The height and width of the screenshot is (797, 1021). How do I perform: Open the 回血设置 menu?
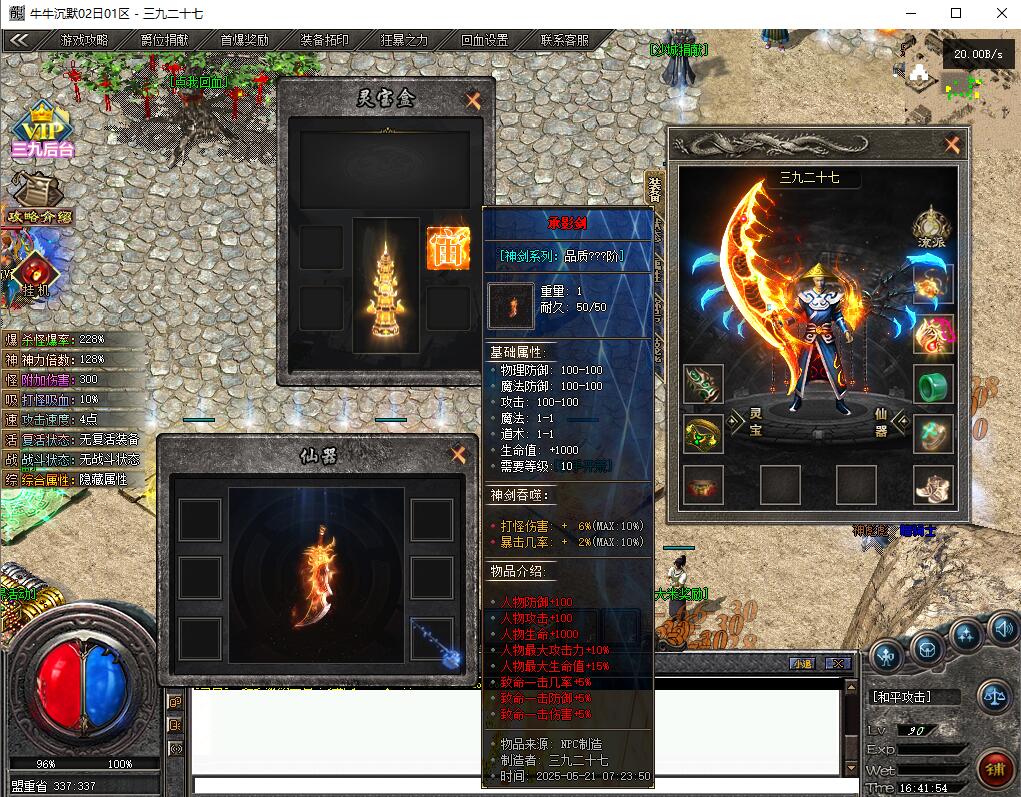[x=484, y=41]
